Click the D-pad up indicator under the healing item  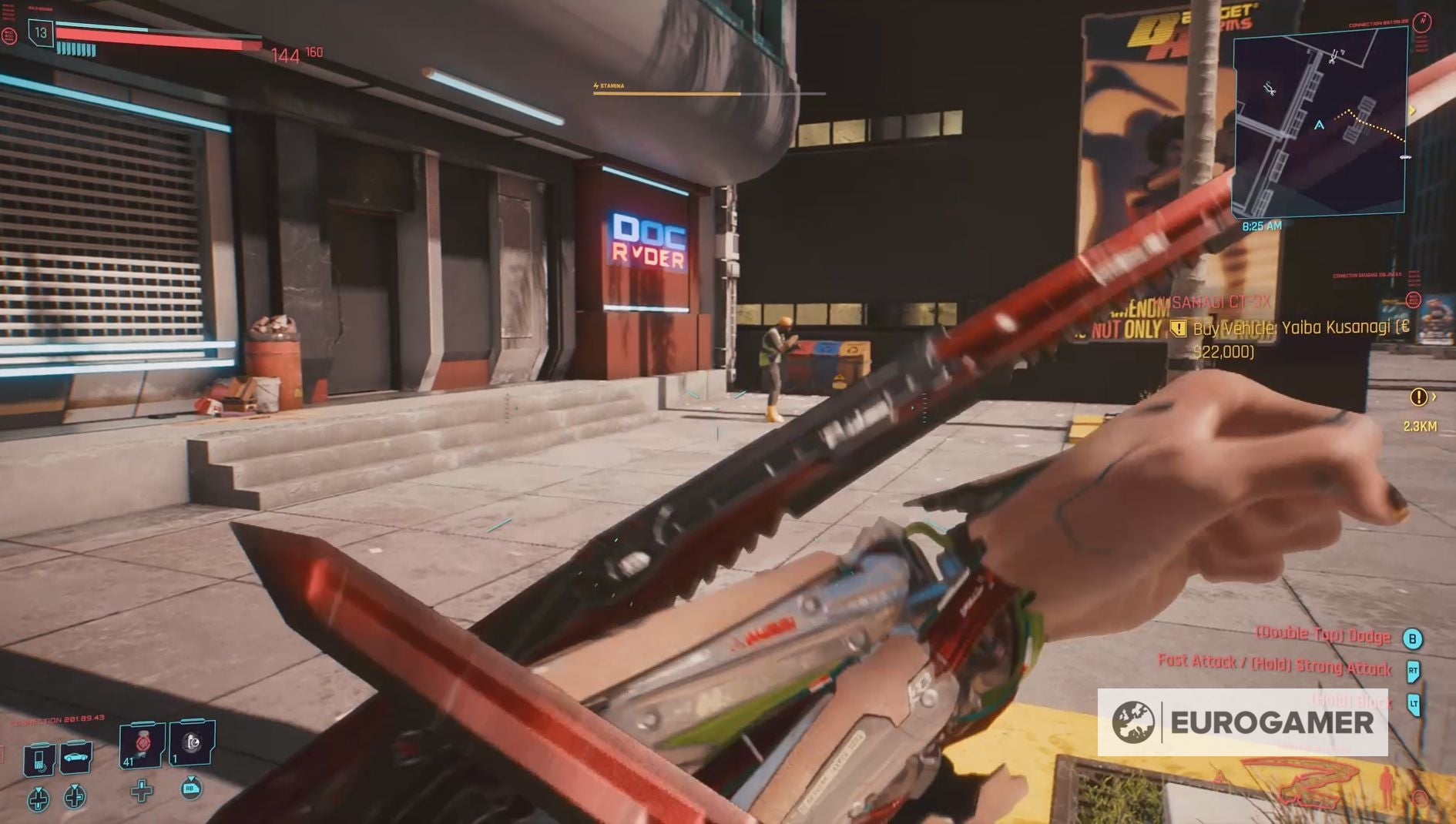pyautogui.click(x=142, y=792)
